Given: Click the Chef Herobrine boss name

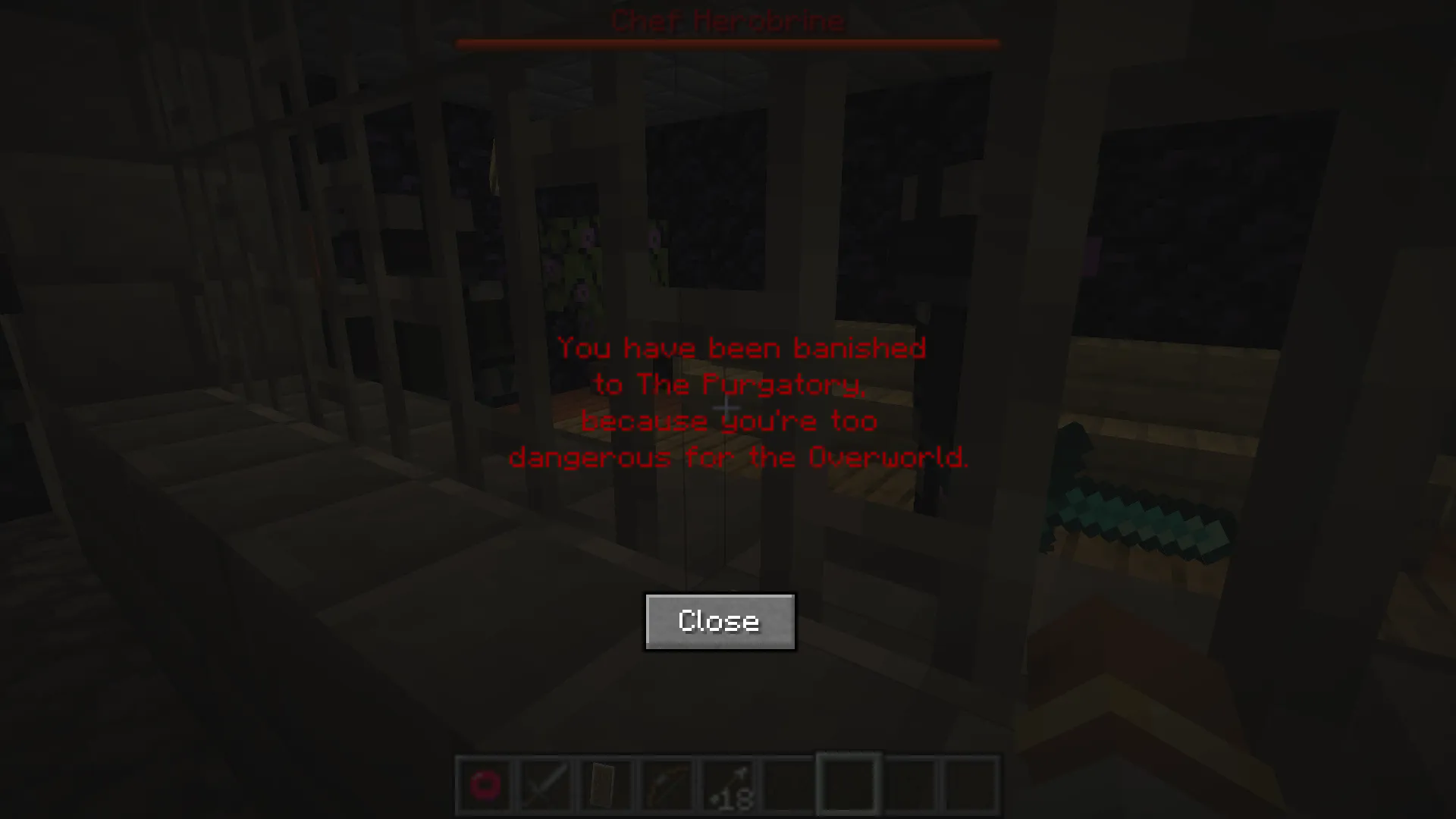Looking at the screenshot, I should 728,21.
